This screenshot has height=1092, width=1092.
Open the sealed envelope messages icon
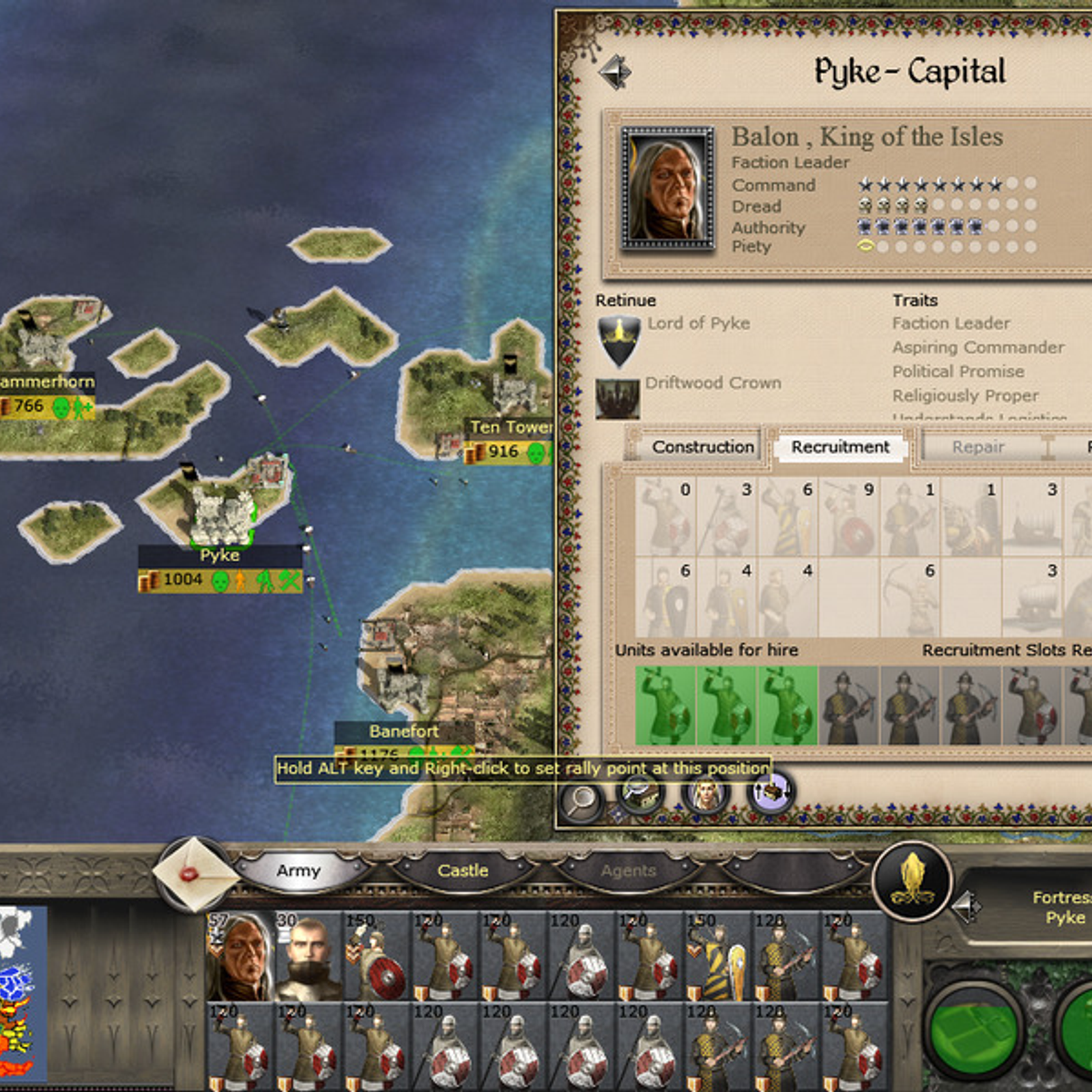[x=196, y=874]
